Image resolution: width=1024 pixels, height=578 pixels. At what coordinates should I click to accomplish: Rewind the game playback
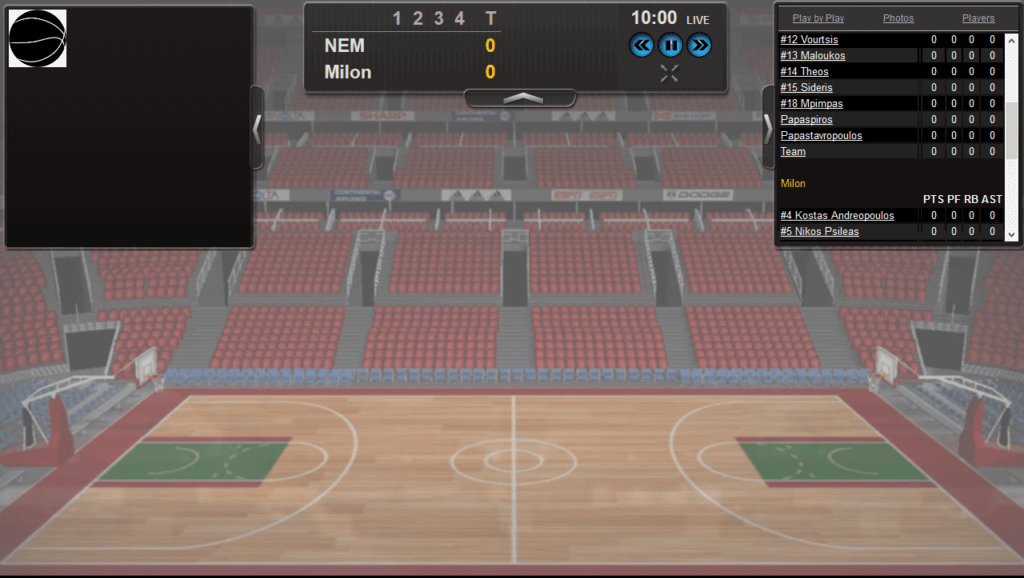[x=641, y=45]
